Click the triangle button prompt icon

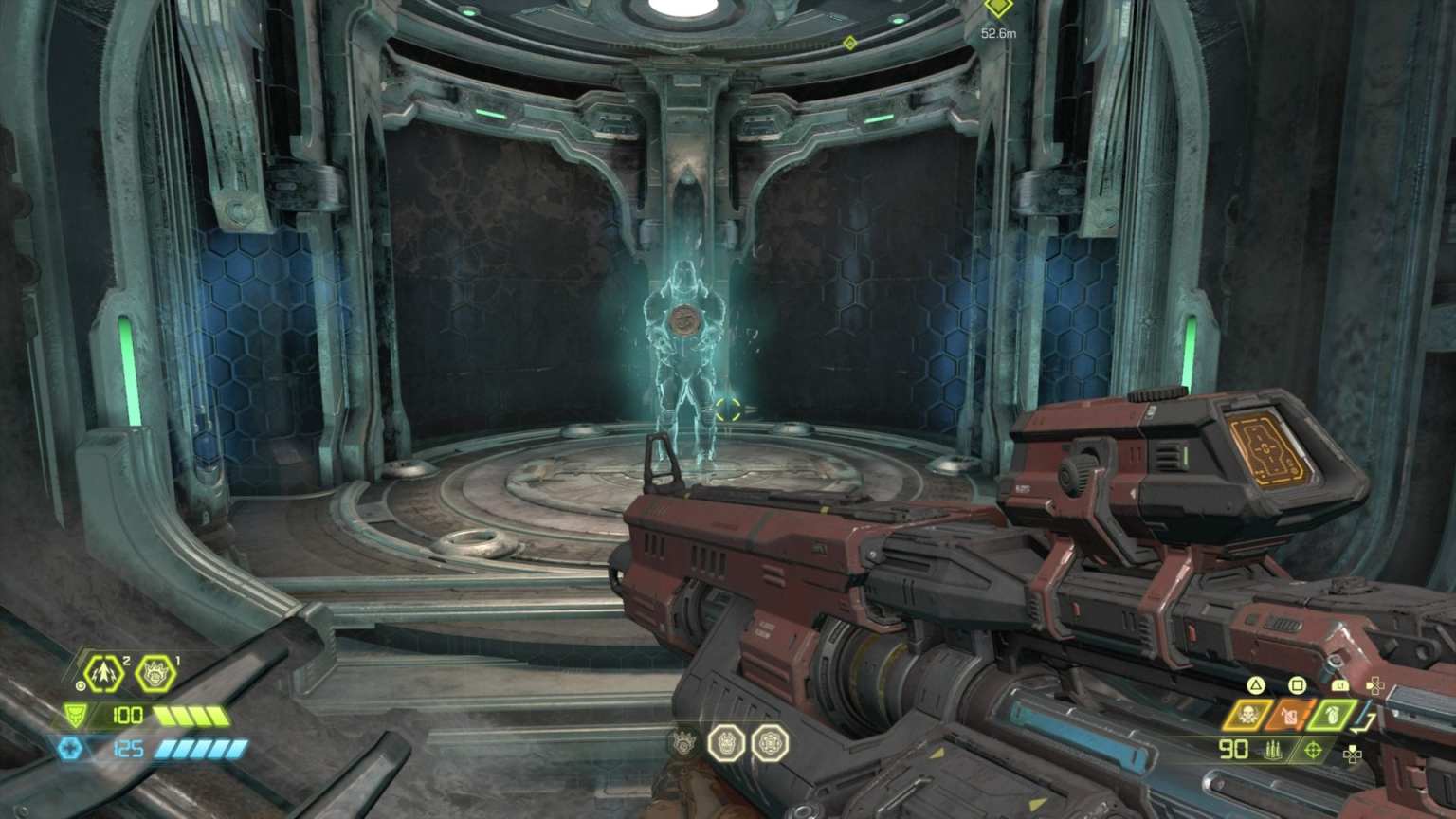[x=1256, y=685]
